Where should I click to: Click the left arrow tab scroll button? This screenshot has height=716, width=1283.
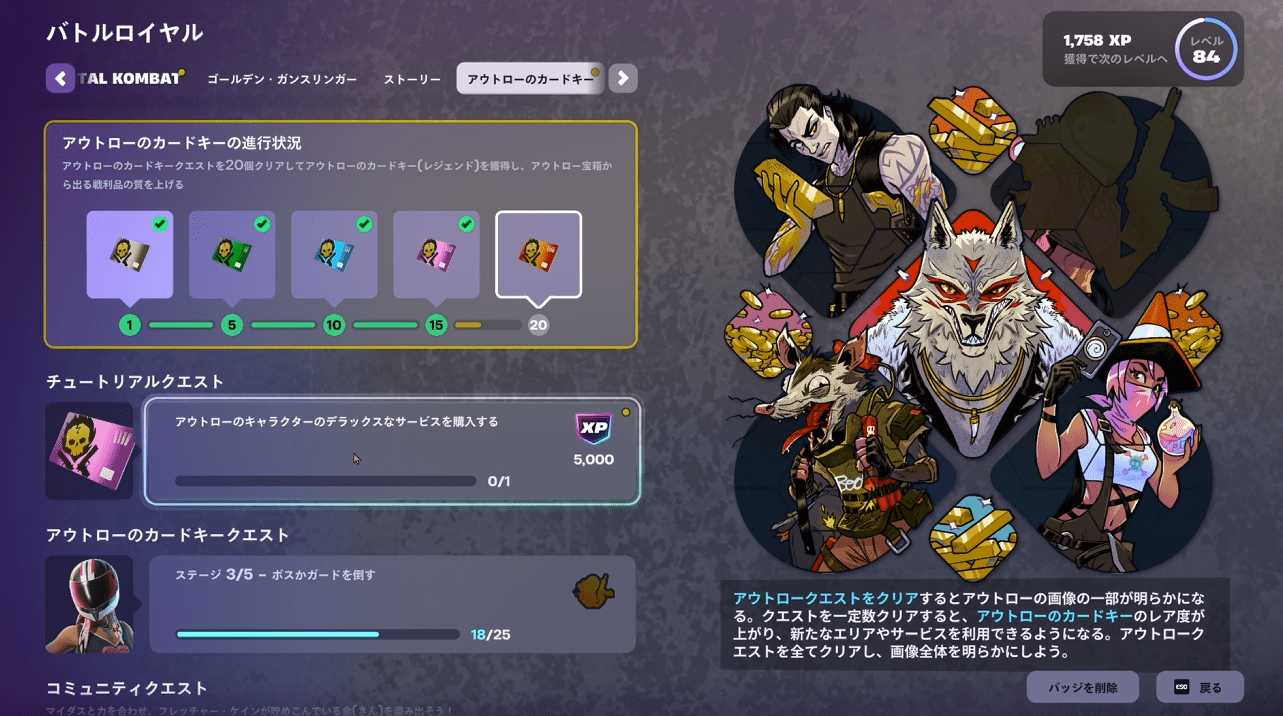point(60,78)
